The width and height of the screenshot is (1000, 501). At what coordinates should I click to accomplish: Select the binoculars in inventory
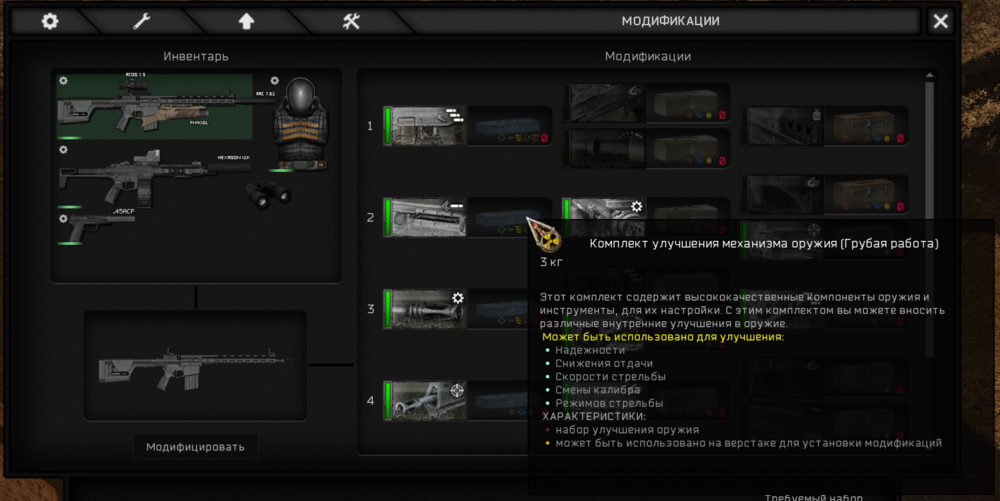(263, 195)
